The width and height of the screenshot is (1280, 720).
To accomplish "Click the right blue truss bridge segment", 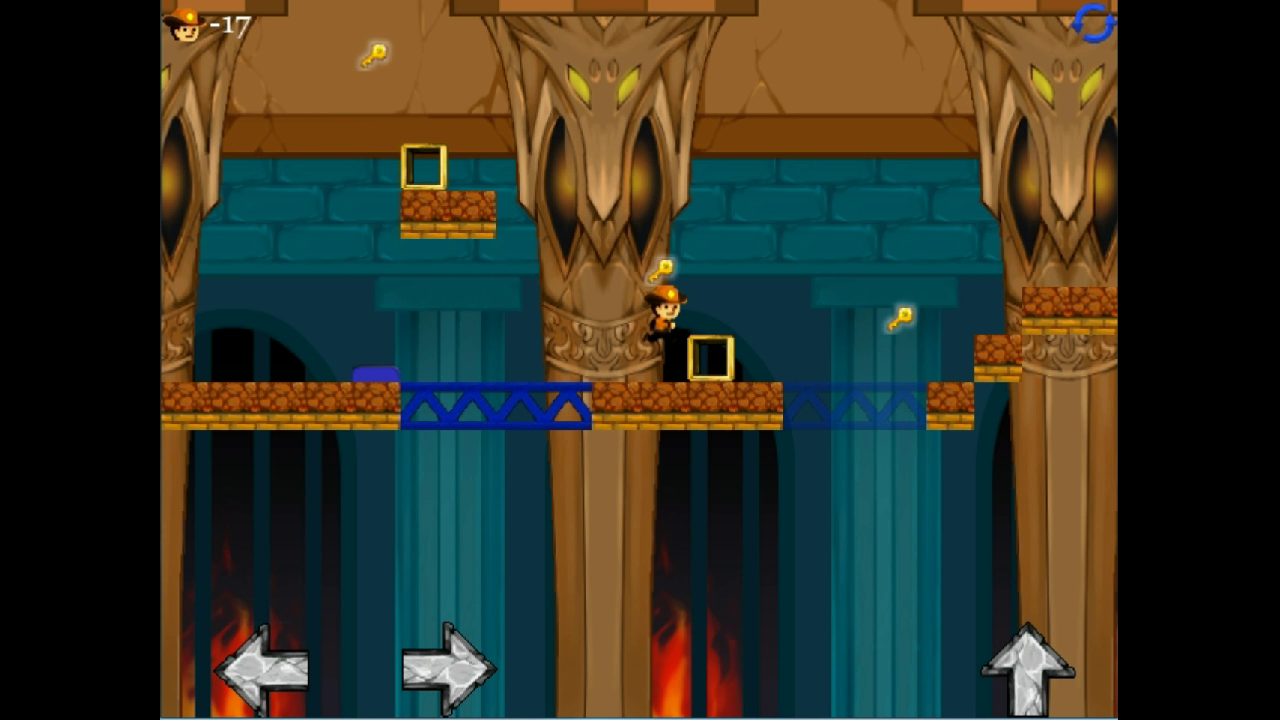I will coord(855,404).
